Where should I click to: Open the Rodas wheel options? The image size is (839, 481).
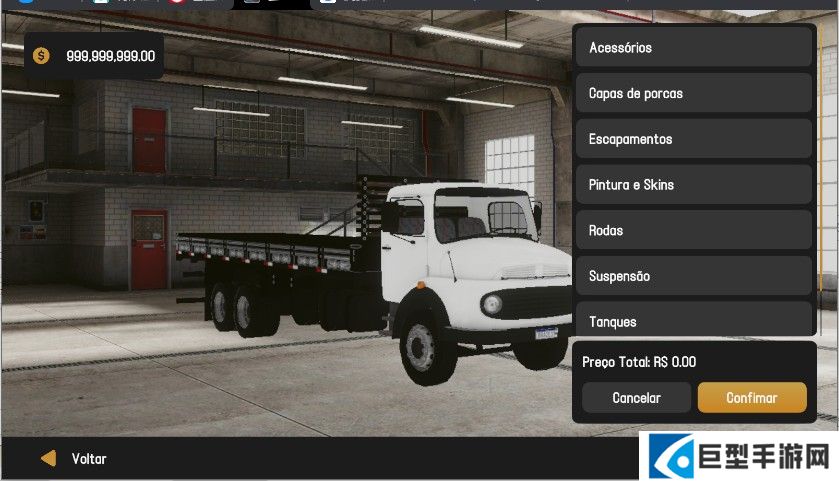point(693,230)
